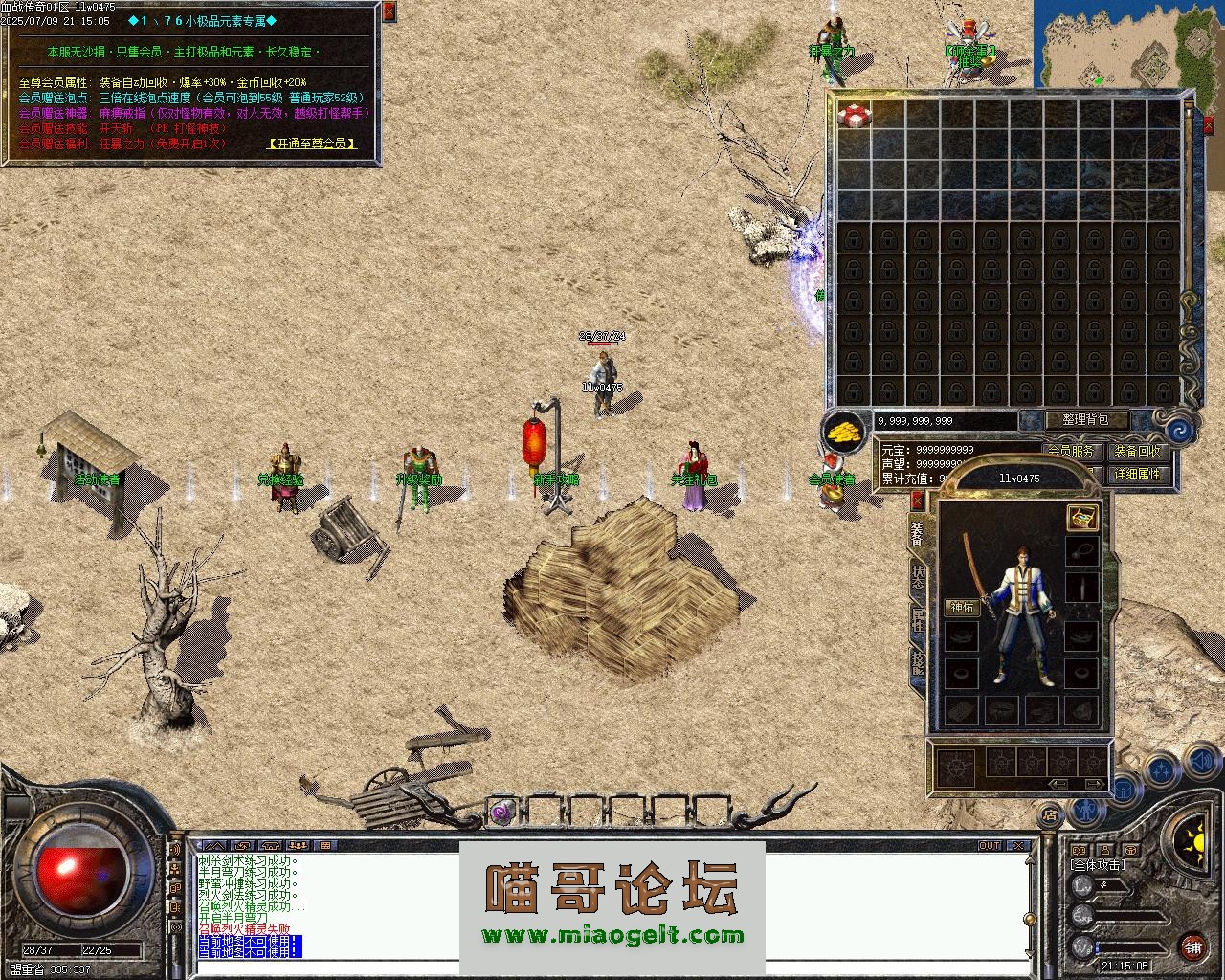Open the 装备回收 equipment recycle button
1225x980 pixels.
1137,451
